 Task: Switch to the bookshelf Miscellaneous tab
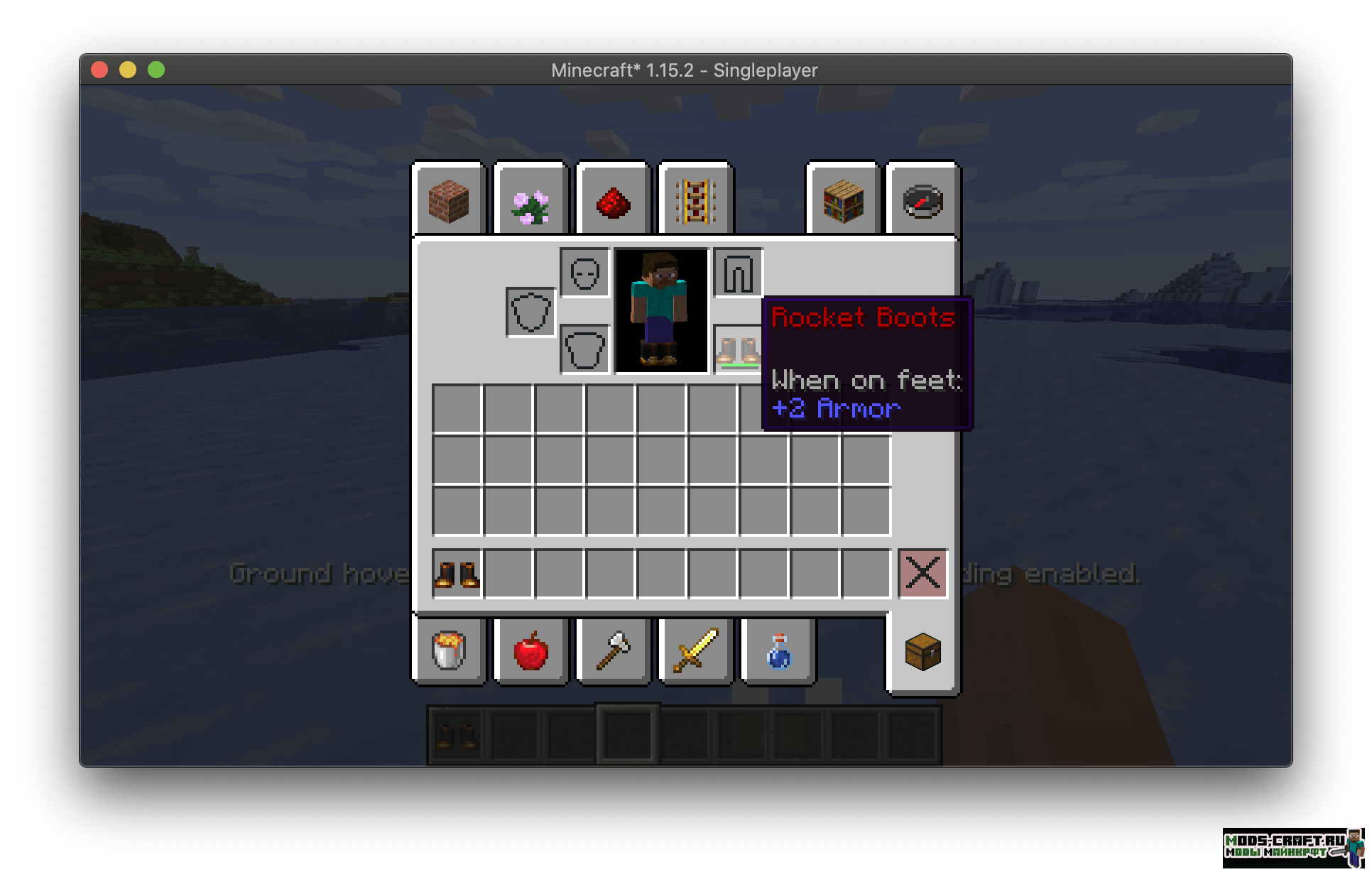(x=843, y=202)
